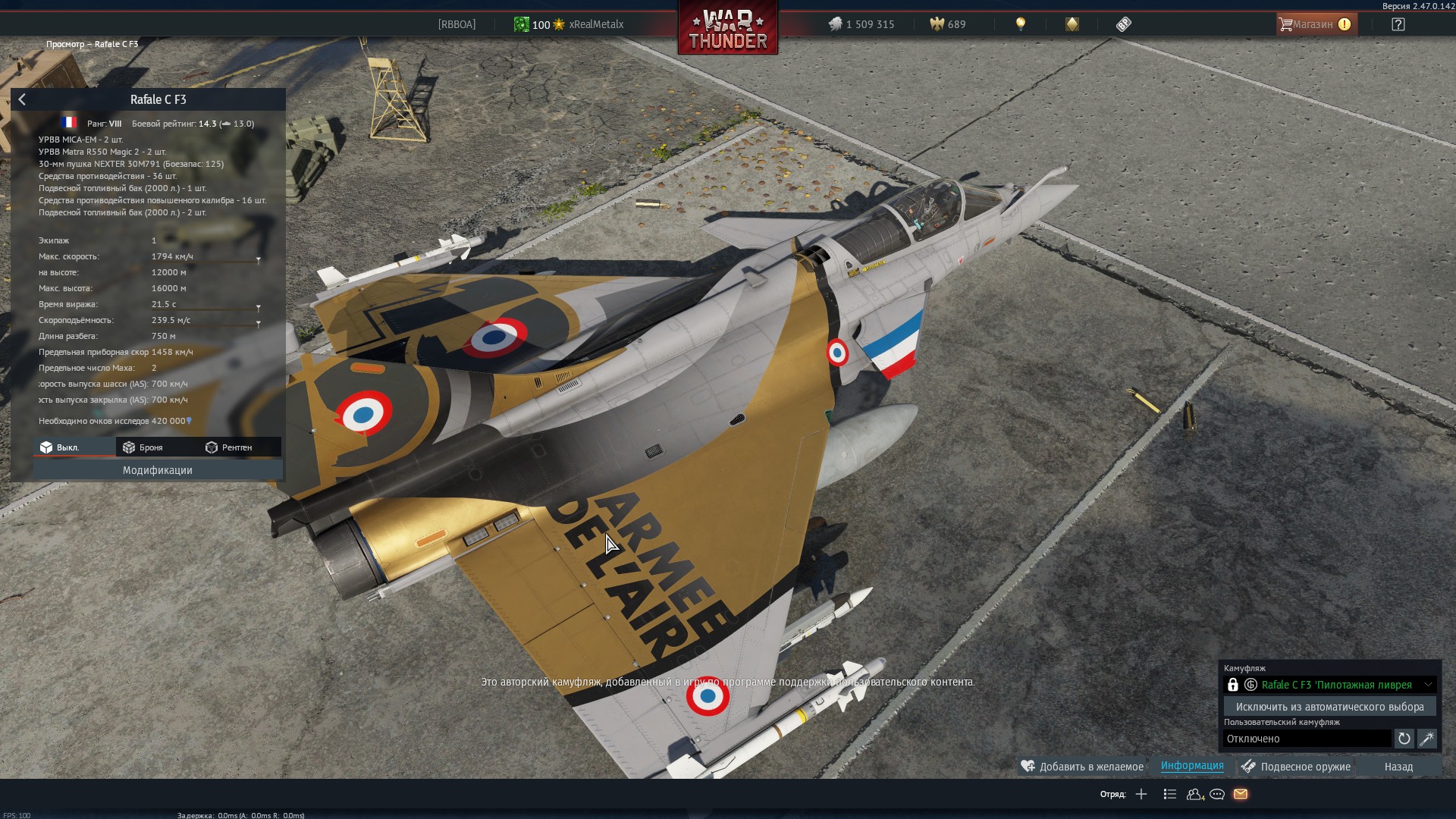This screenshot has height=819, width=1456.
Task: Open the Магазин shop
Action: [1314, 24]
